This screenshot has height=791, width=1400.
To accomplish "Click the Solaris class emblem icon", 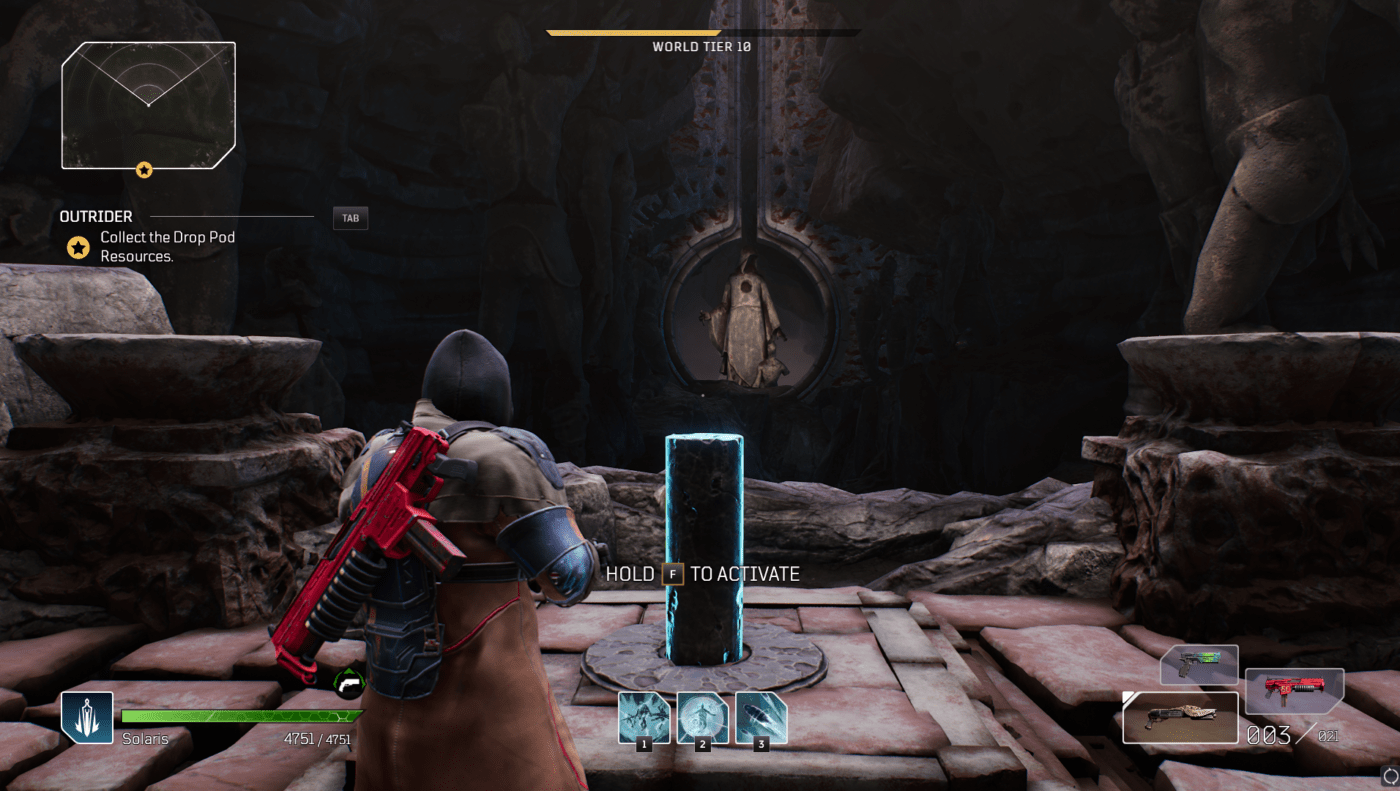I will 86,716.
